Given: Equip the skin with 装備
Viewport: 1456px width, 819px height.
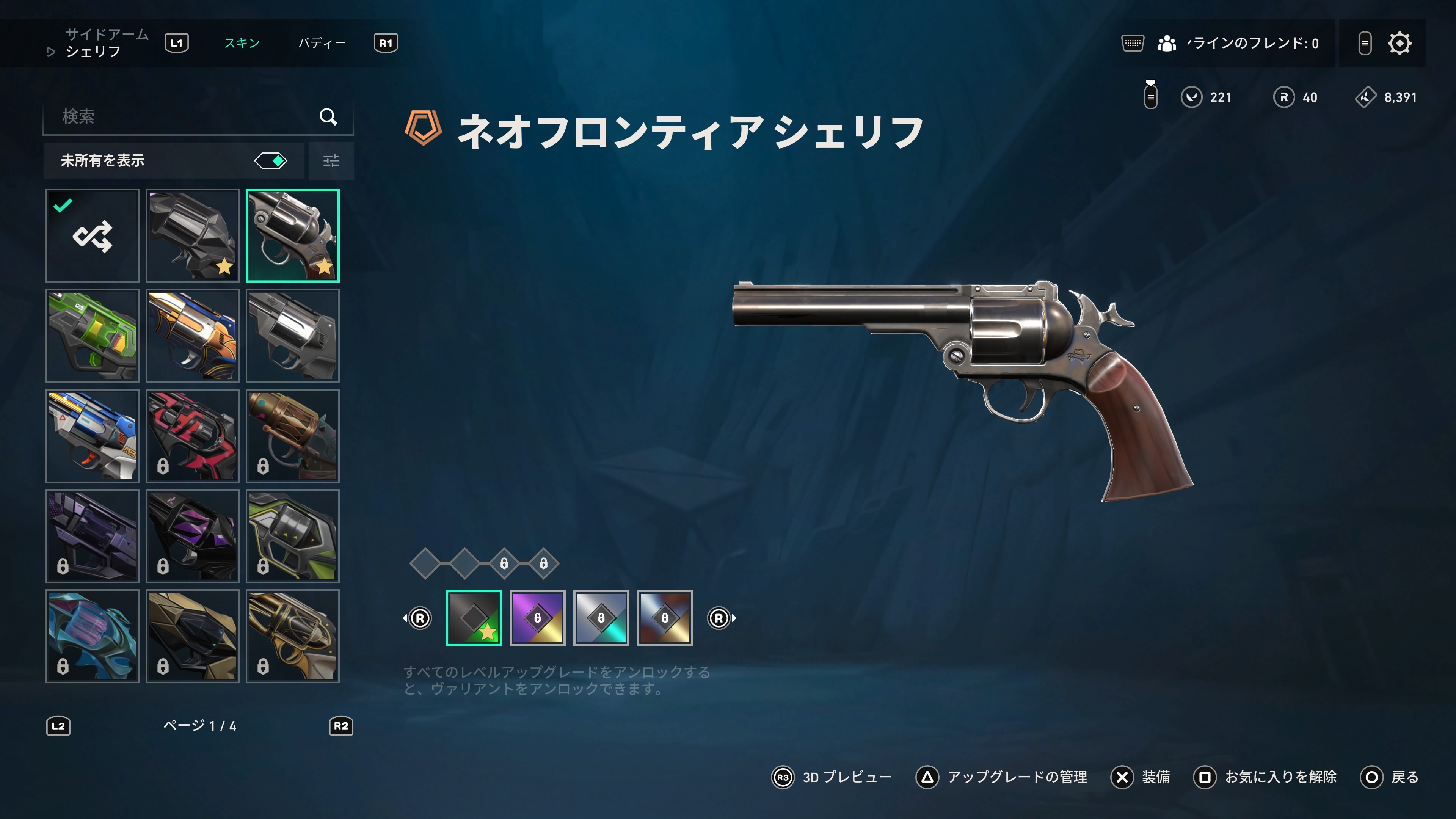Looking at the screenshot, I should coord(1141,778).
